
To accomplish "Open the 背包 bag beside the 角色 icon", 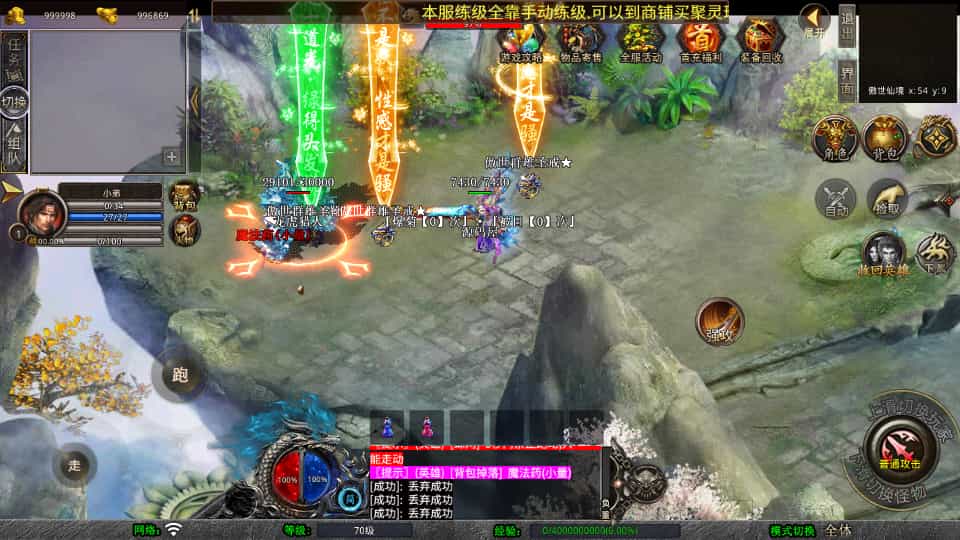I will (885, 137).
